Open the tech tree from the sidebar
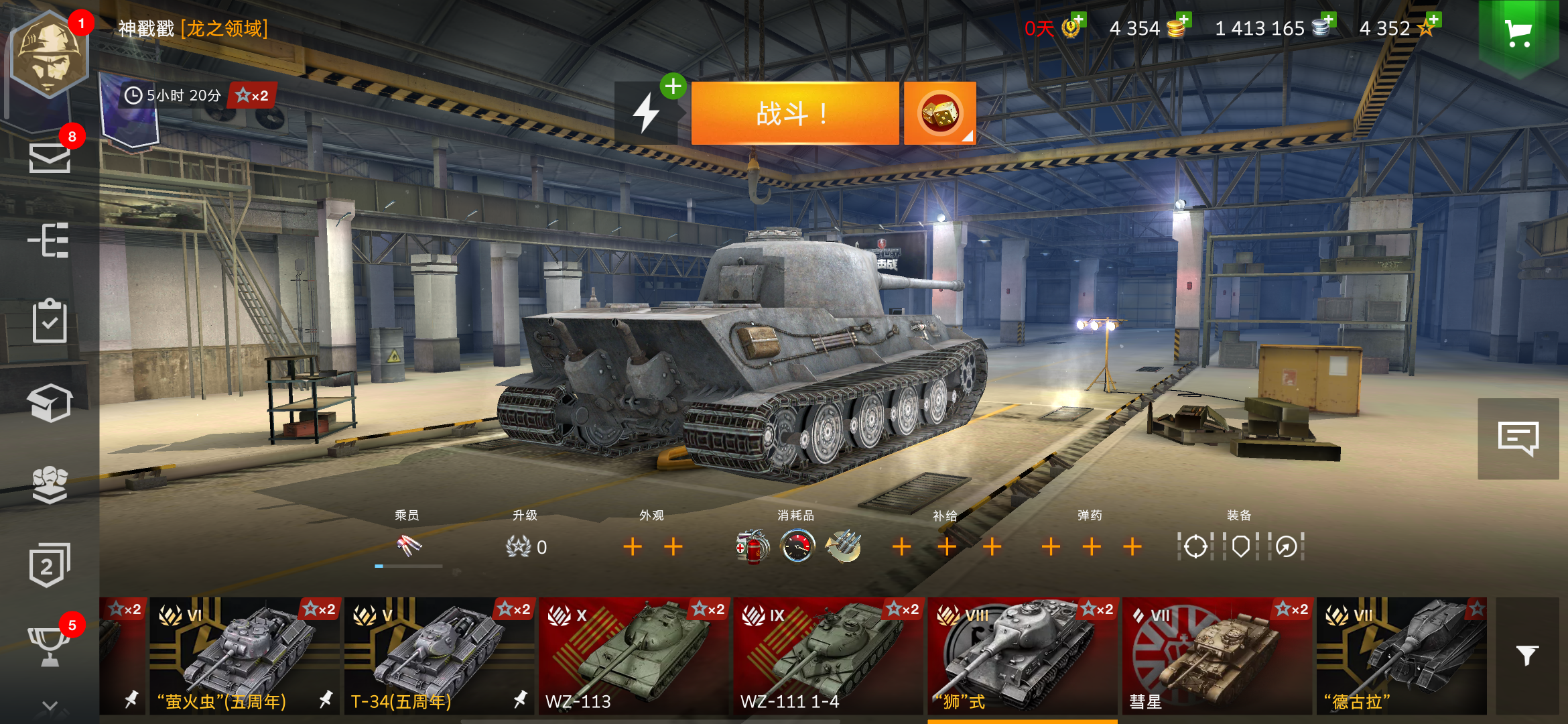 tap(49, 240)
